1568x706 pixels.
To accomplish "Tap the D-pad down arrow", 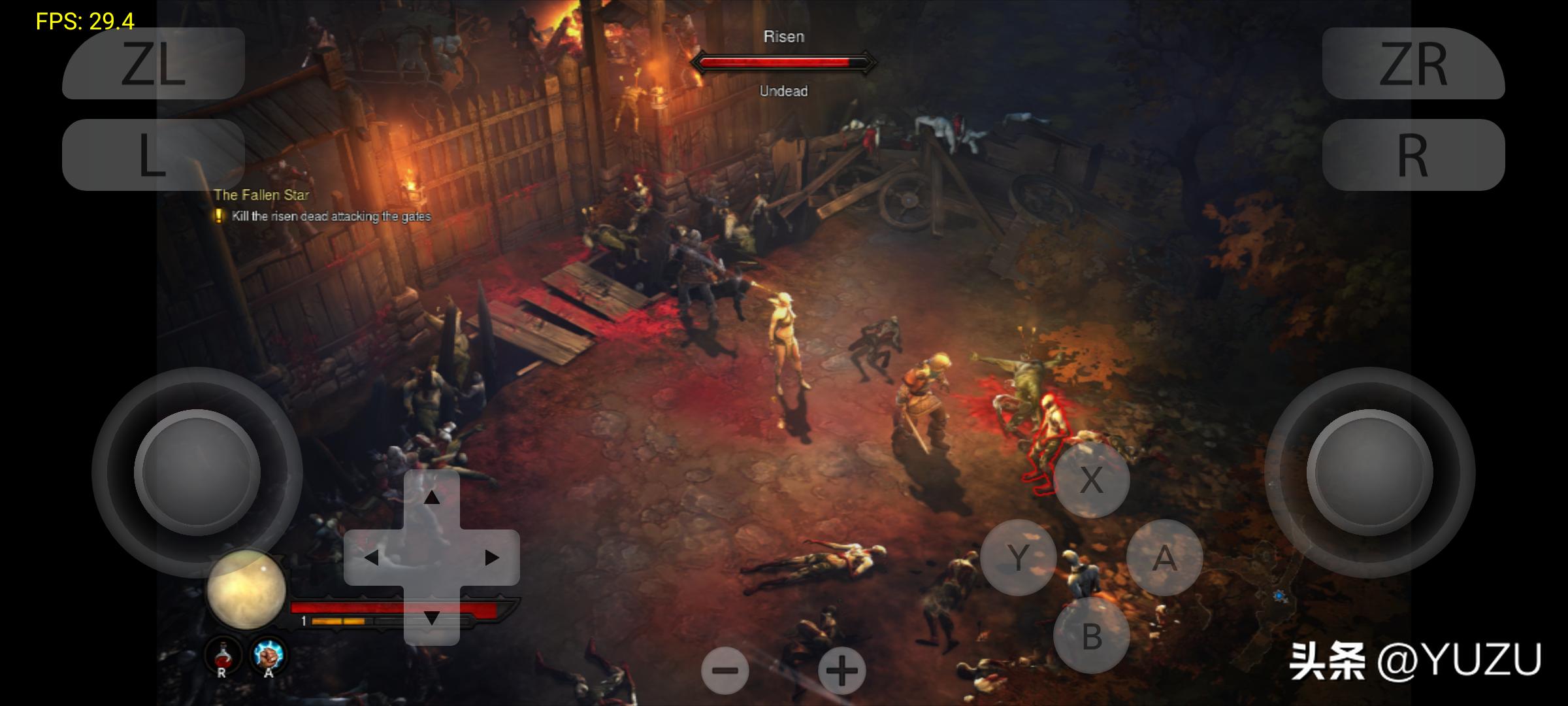I will (431, 617).
